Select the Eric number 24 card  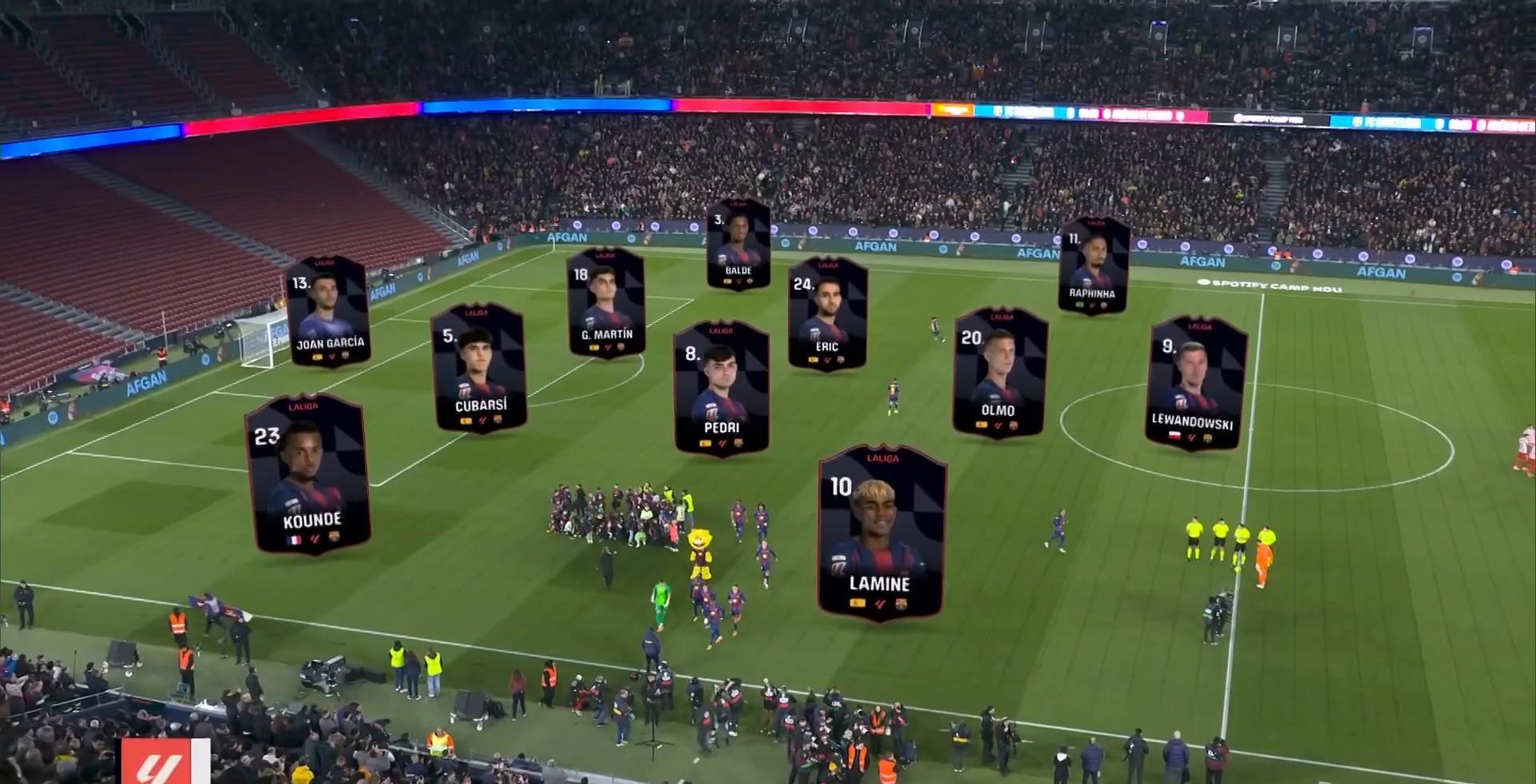coord(827,314)
